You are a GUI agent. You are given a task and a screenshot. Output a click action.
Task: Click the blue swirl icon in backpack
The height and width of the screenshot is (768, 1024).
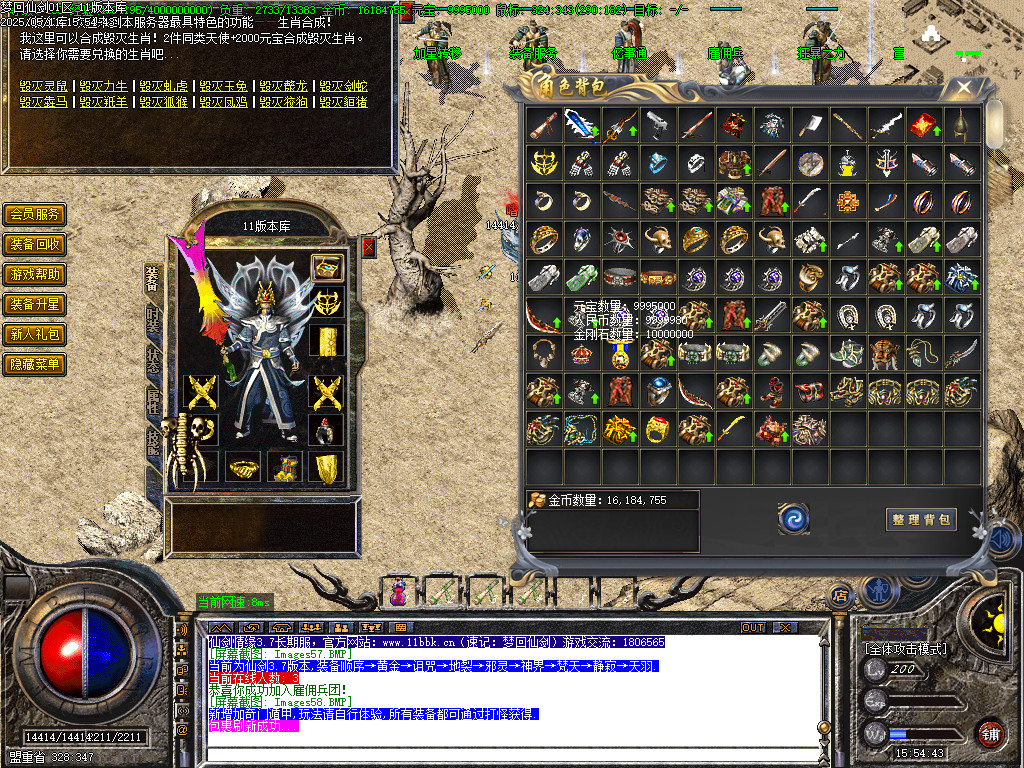(793, 518)
